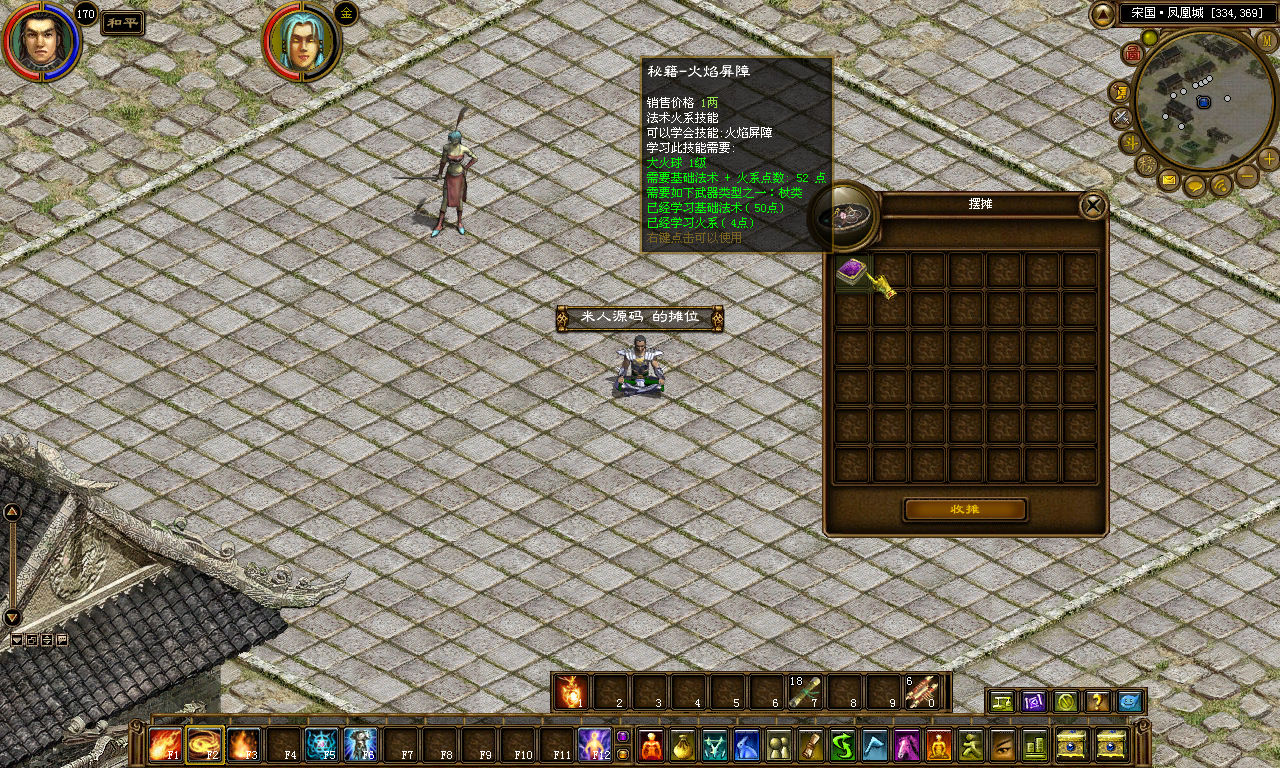The width and height of the screenshot is (1280, 768).
Task: Click the 收摊 close-stall button
Action: tap(965, 510)
